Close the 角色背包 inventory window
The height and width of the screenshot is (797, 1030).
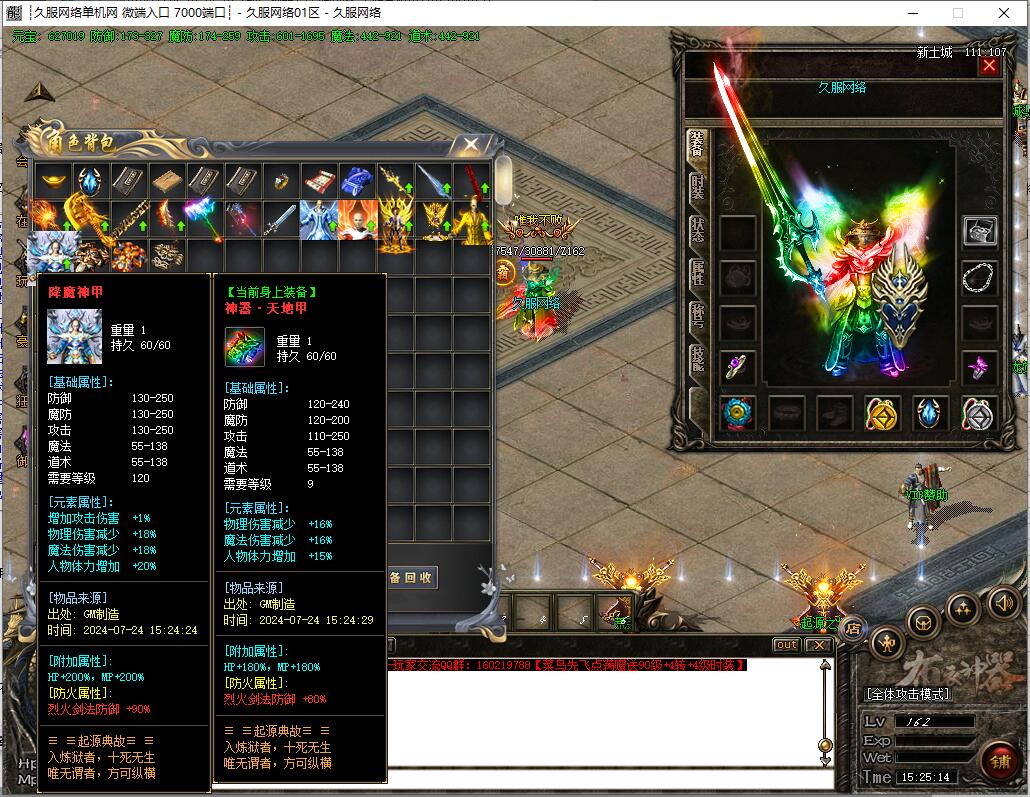470,145
